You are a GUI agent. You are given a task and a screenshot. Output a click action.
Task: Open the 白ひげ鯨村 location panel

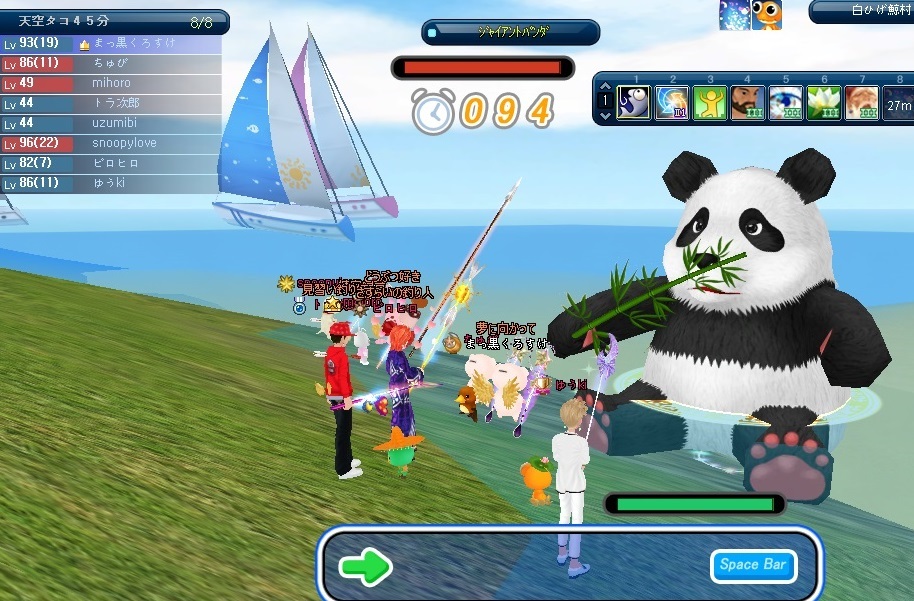click(x=862, y=11)
